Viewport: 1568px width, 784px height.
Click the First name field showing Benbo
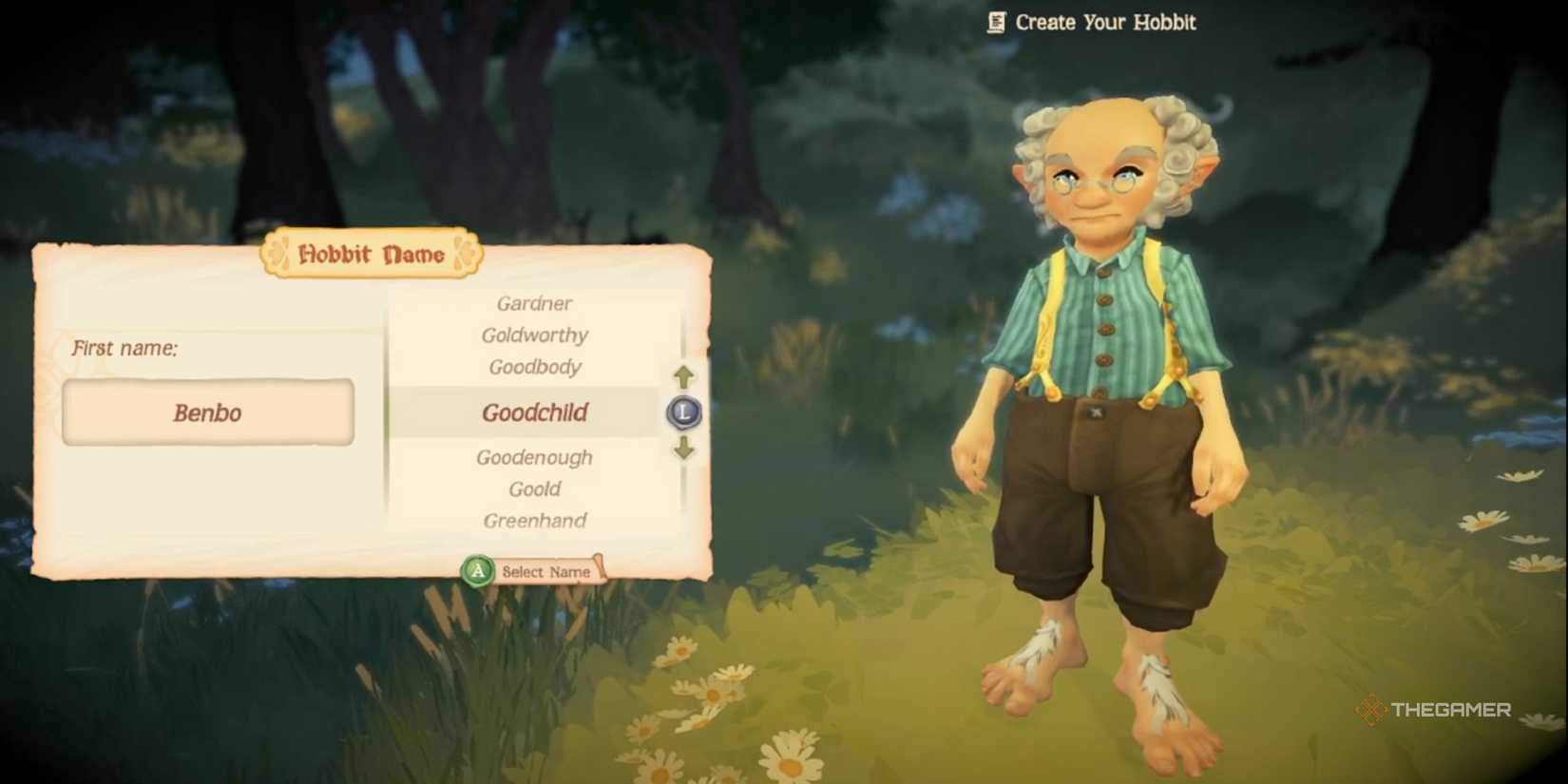click(207, 412)
